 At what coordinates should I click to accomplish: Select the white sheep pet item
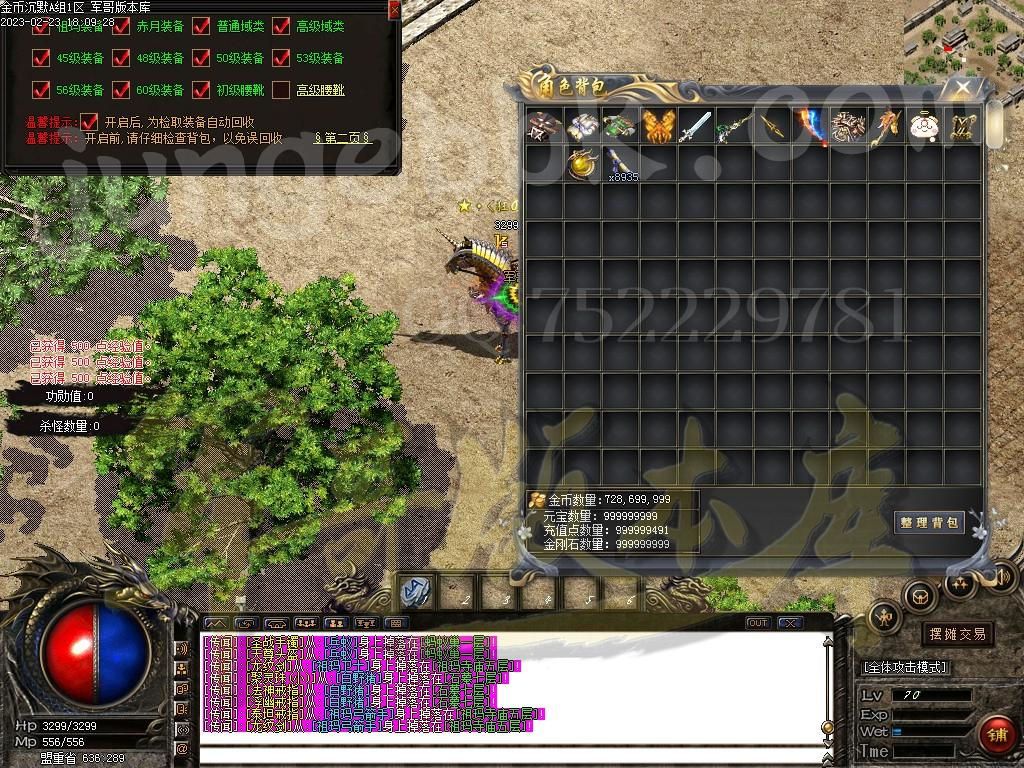click(925, 127)
